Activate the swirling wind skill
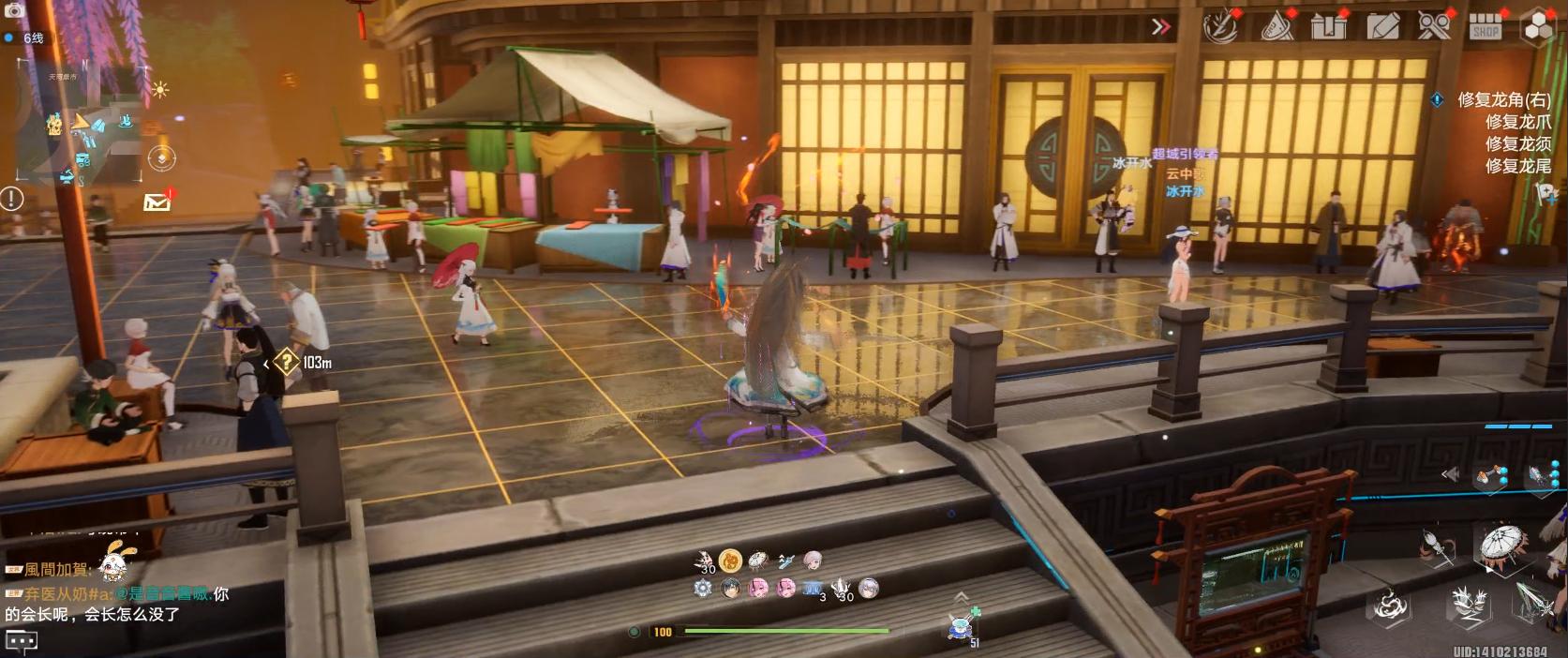This screenshot has width=1568, height=658. [x=1390, y=605]
